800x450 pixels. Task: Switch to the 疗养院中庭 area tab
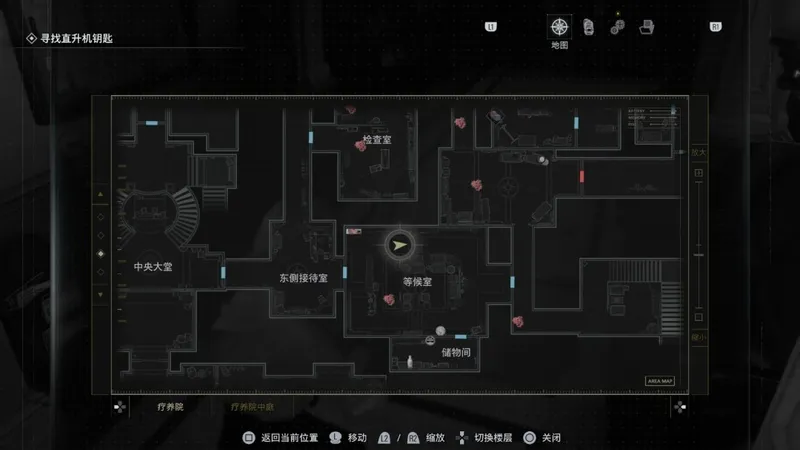[252, 407]
